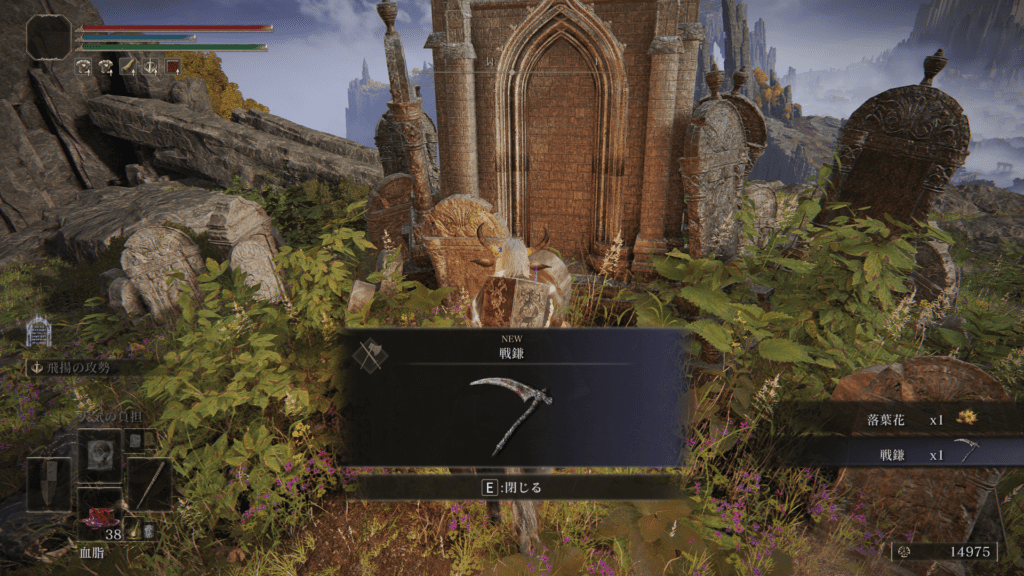The height and width of the screenshot is (576, 1024).
Task: Select the 戦鎌 scythe image in the pickup popup
Action: [x=510, y=414]
